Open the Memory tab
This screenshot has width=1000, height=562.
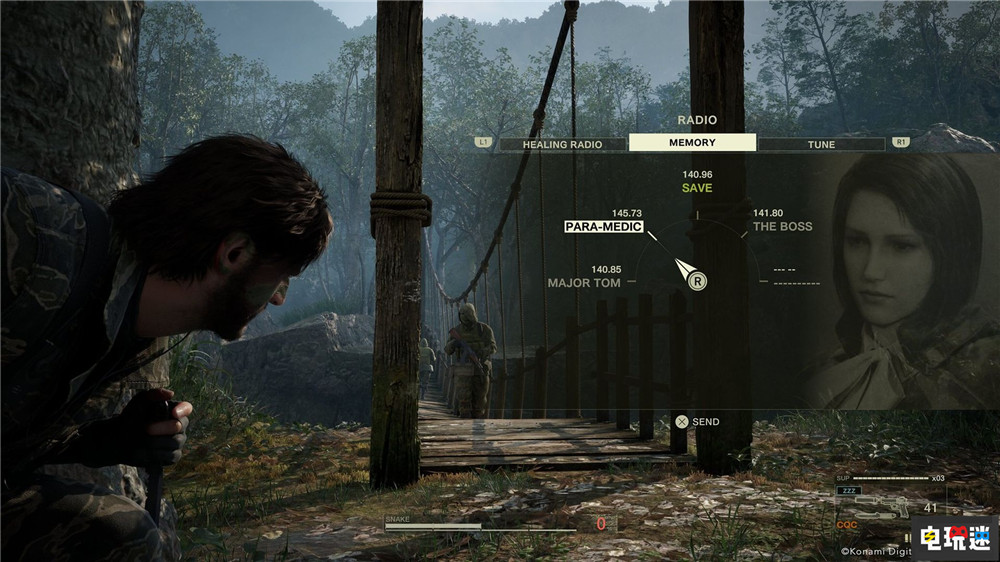pos(692,143)
